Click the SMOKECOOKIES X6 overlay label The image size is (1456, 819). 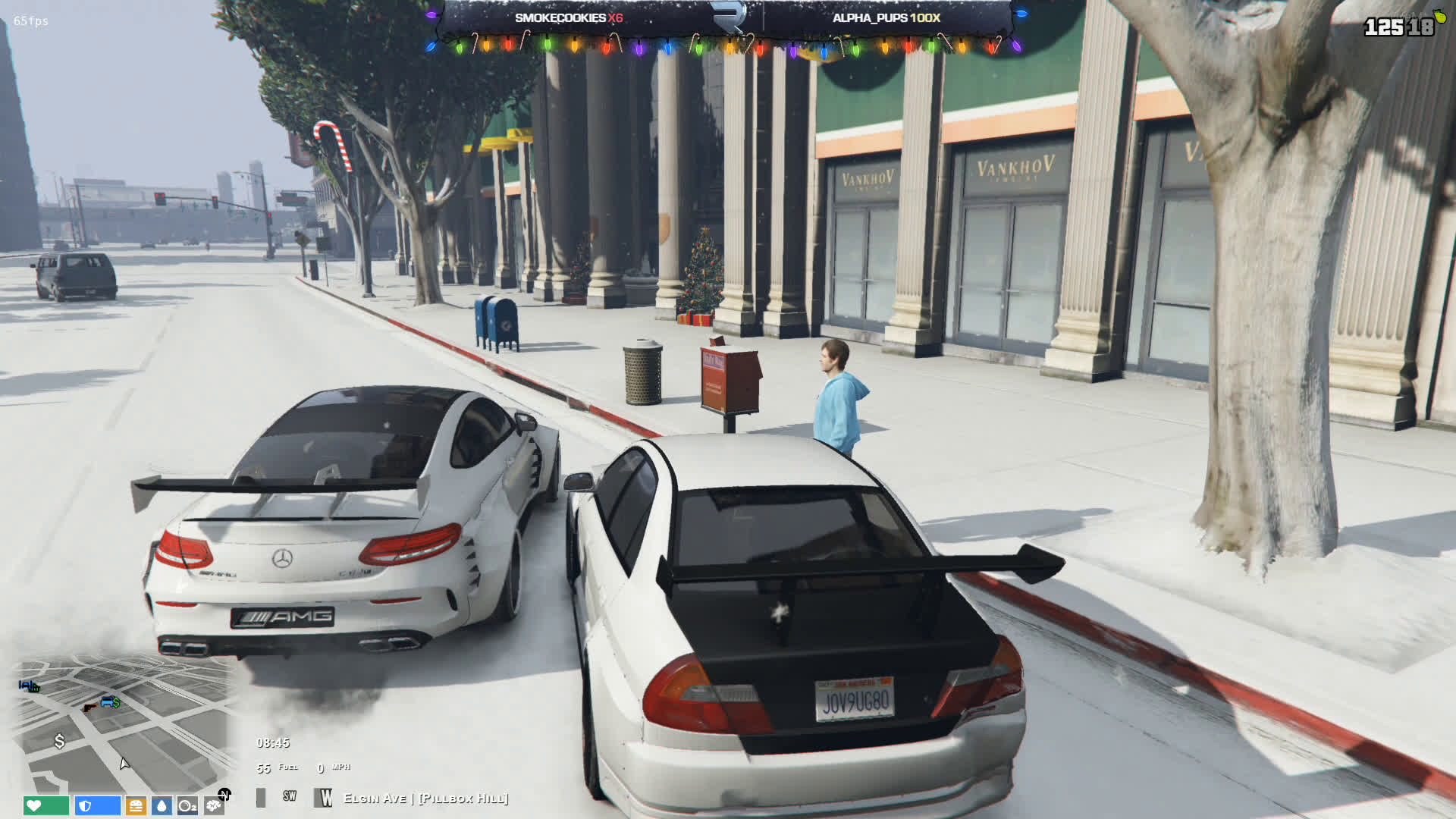[569, 17]
